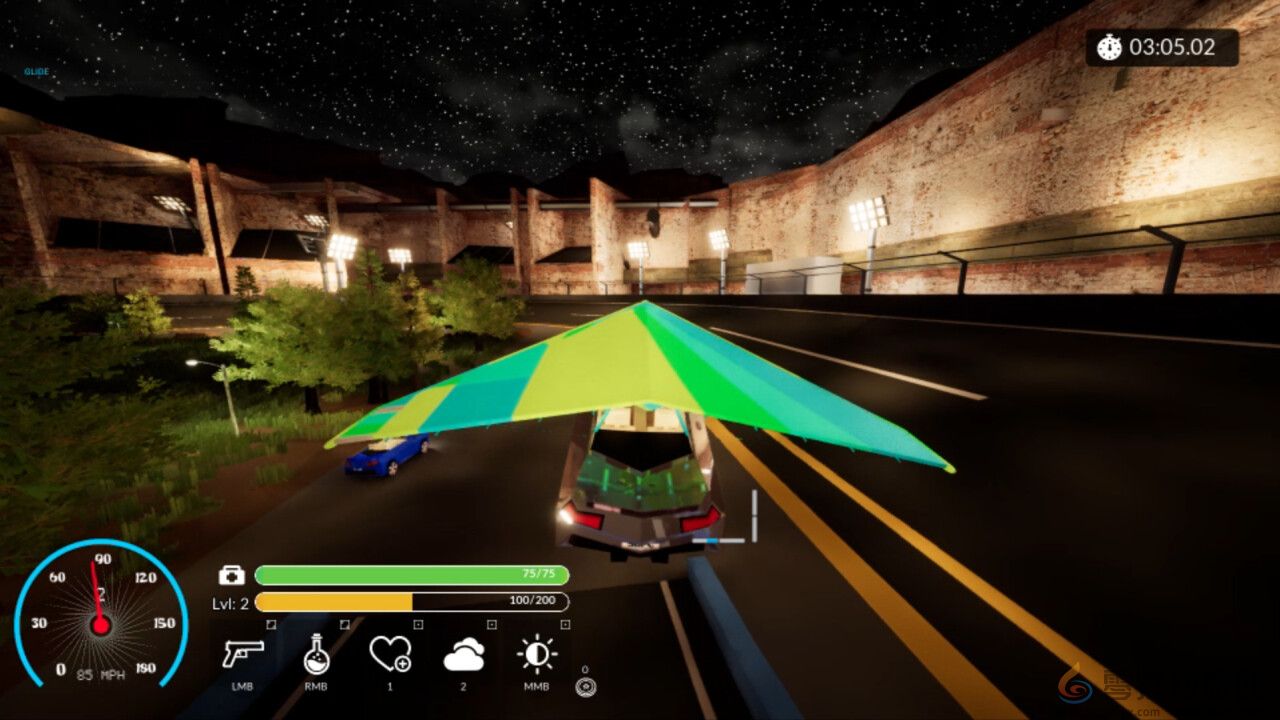
Task: Trigger the cloud ability in slot 2
Action: 465,655
